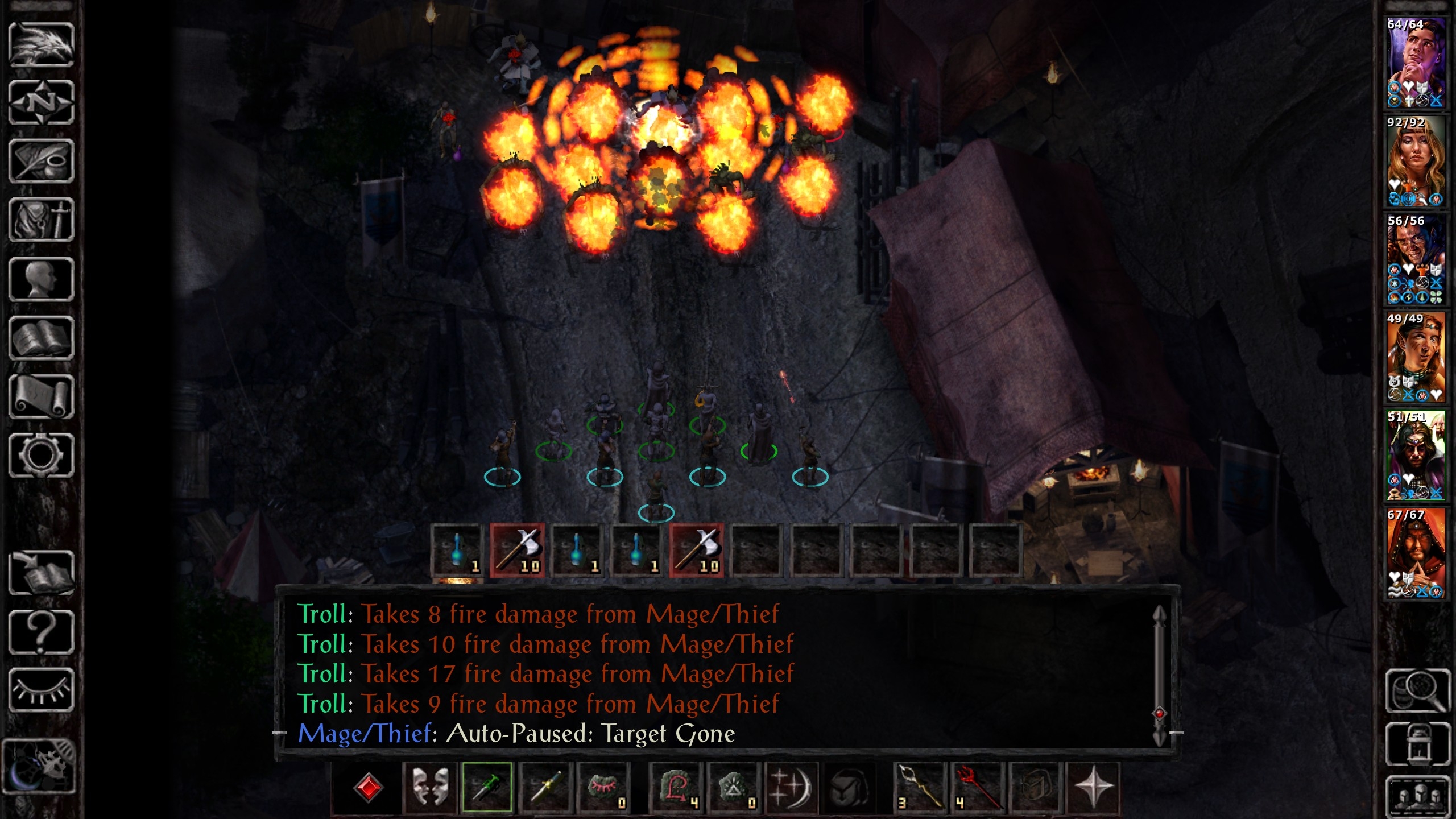Activate the thieving masks ability
The image size is (1456, 819).
point(429,787)
